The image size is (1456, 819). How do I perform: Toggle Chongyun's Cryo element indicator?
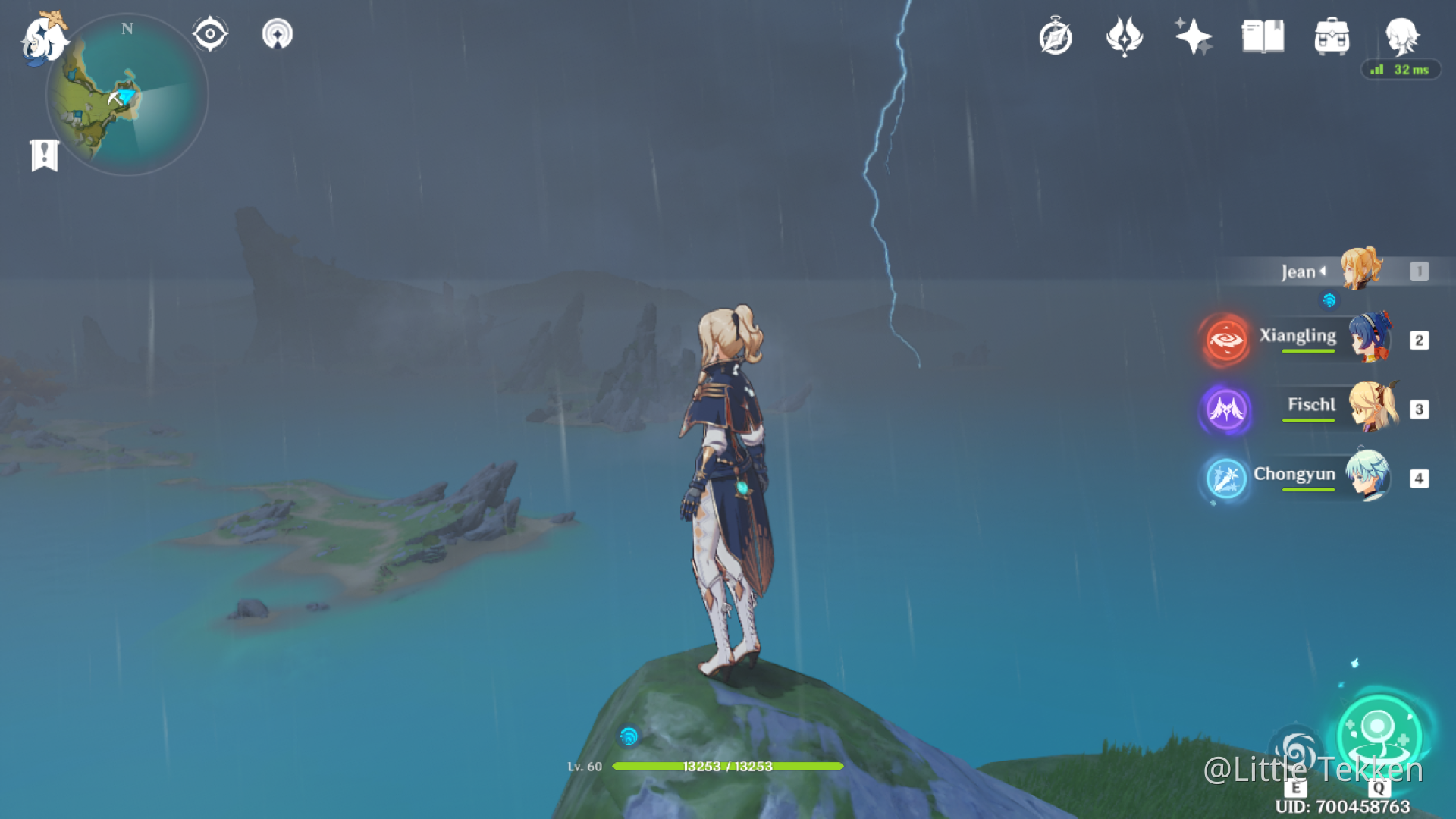coord(1225,479)
